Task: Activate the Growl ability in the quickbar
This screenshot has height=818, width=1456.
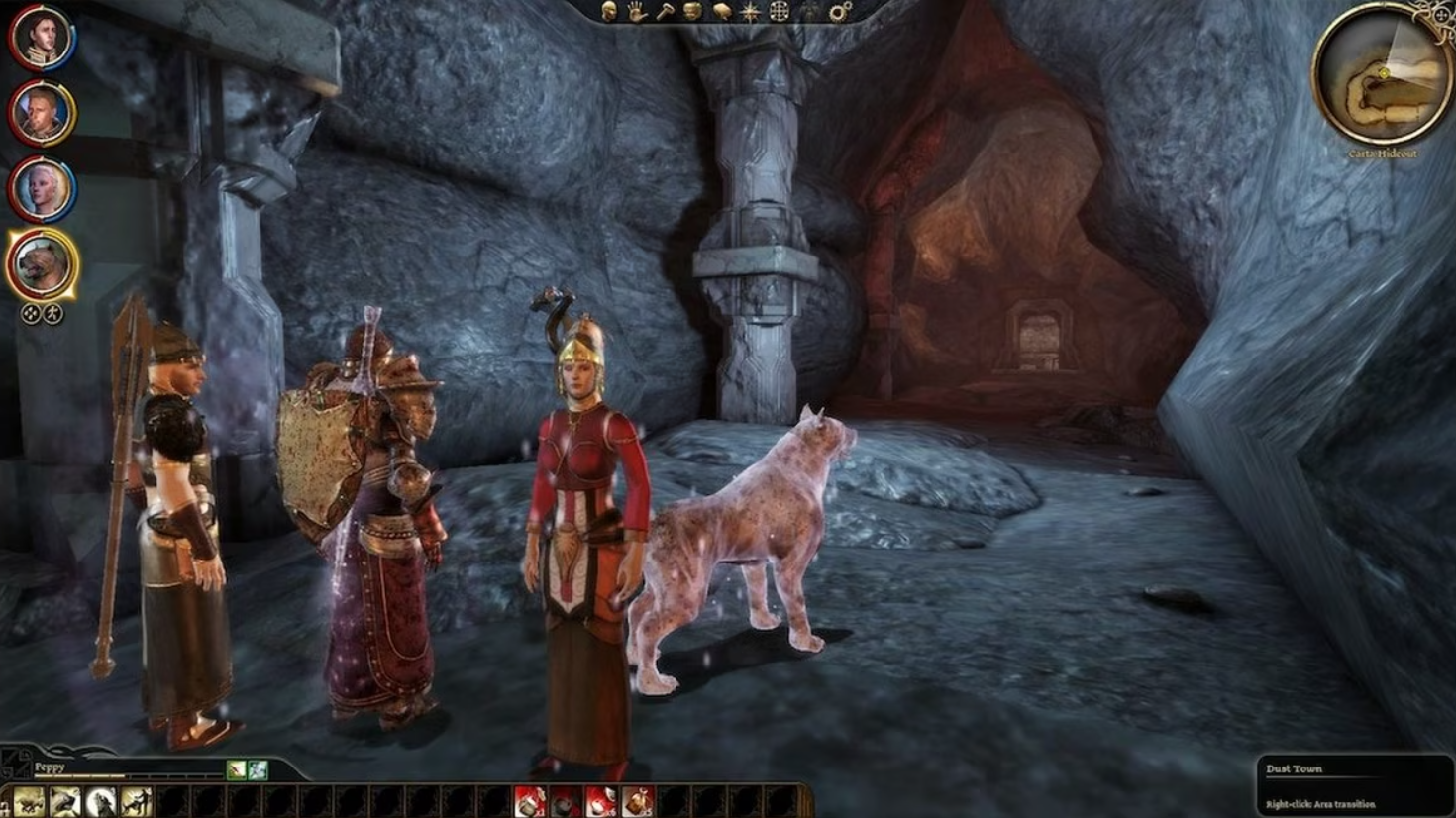Action: (x=64, y=801)
